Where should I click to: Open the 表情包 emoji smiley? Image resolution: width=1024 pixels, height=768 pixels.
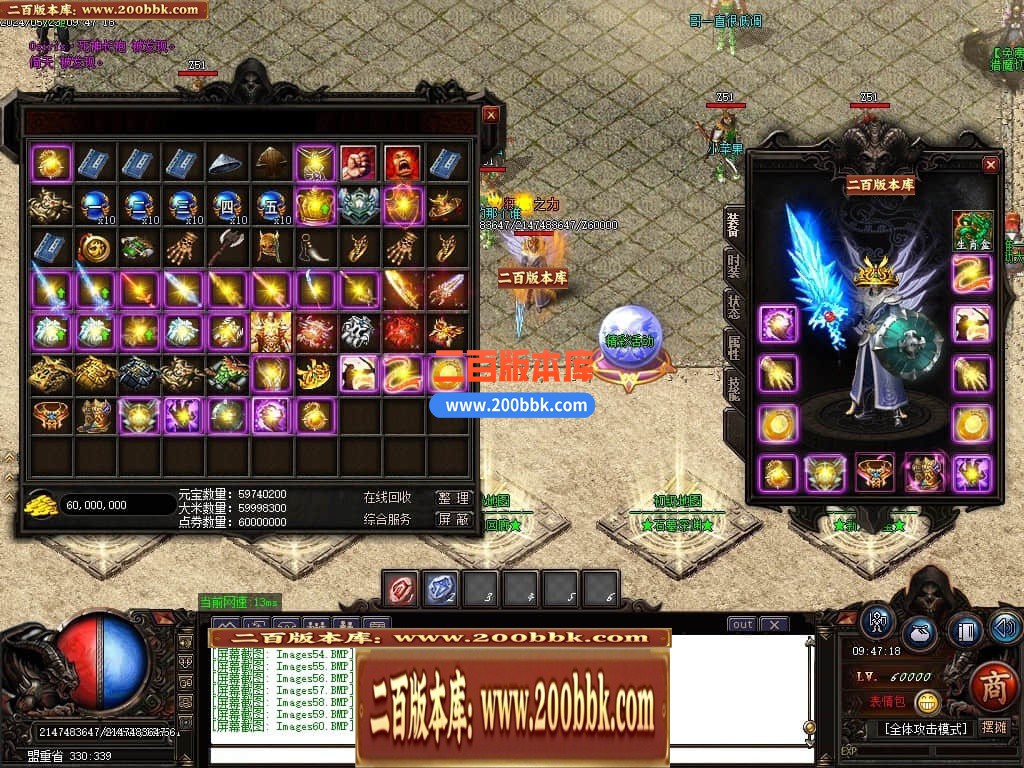coord(927,702)
